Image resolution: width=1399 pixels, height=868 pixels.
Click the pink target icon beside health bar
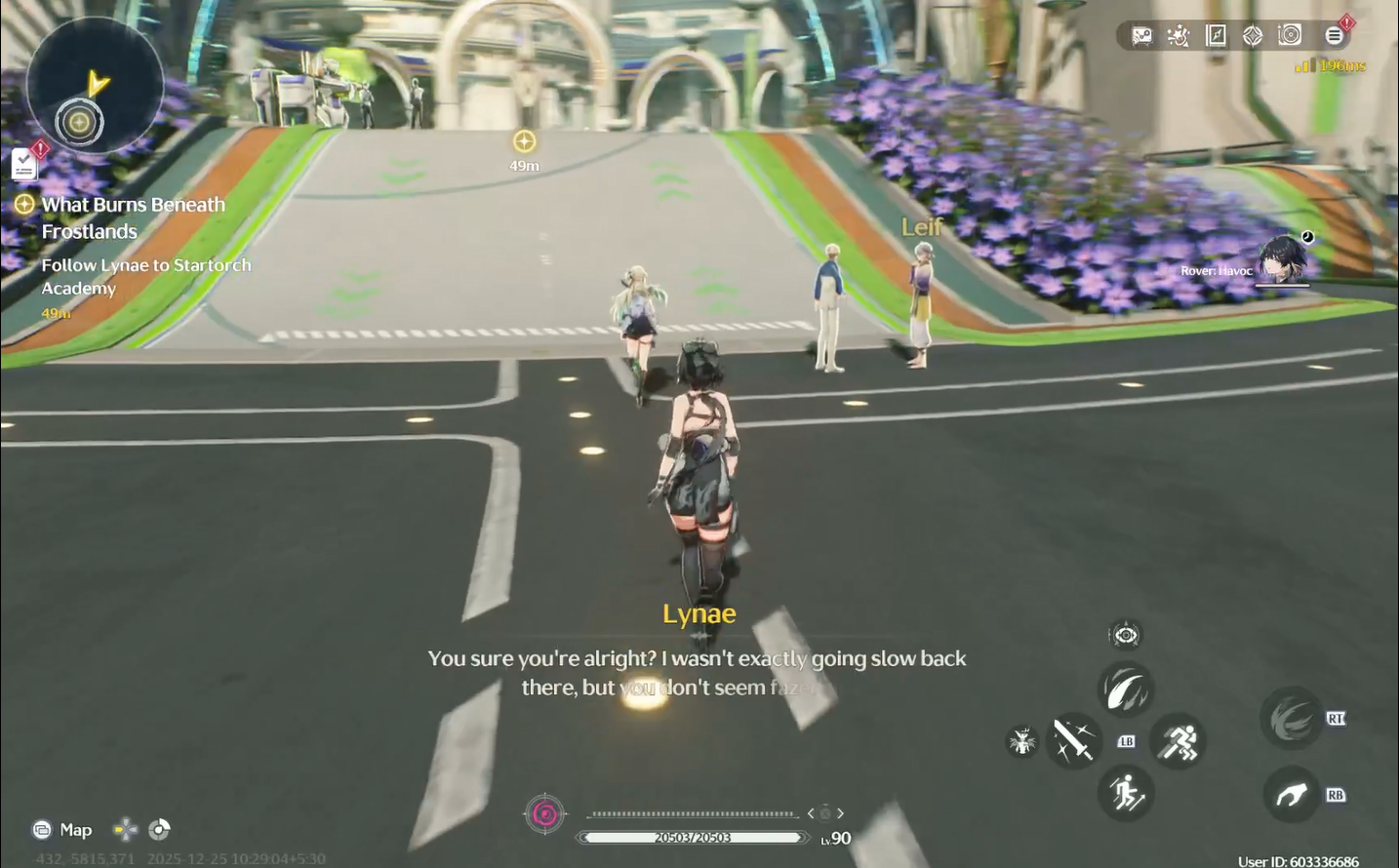[x=545, y=813]
